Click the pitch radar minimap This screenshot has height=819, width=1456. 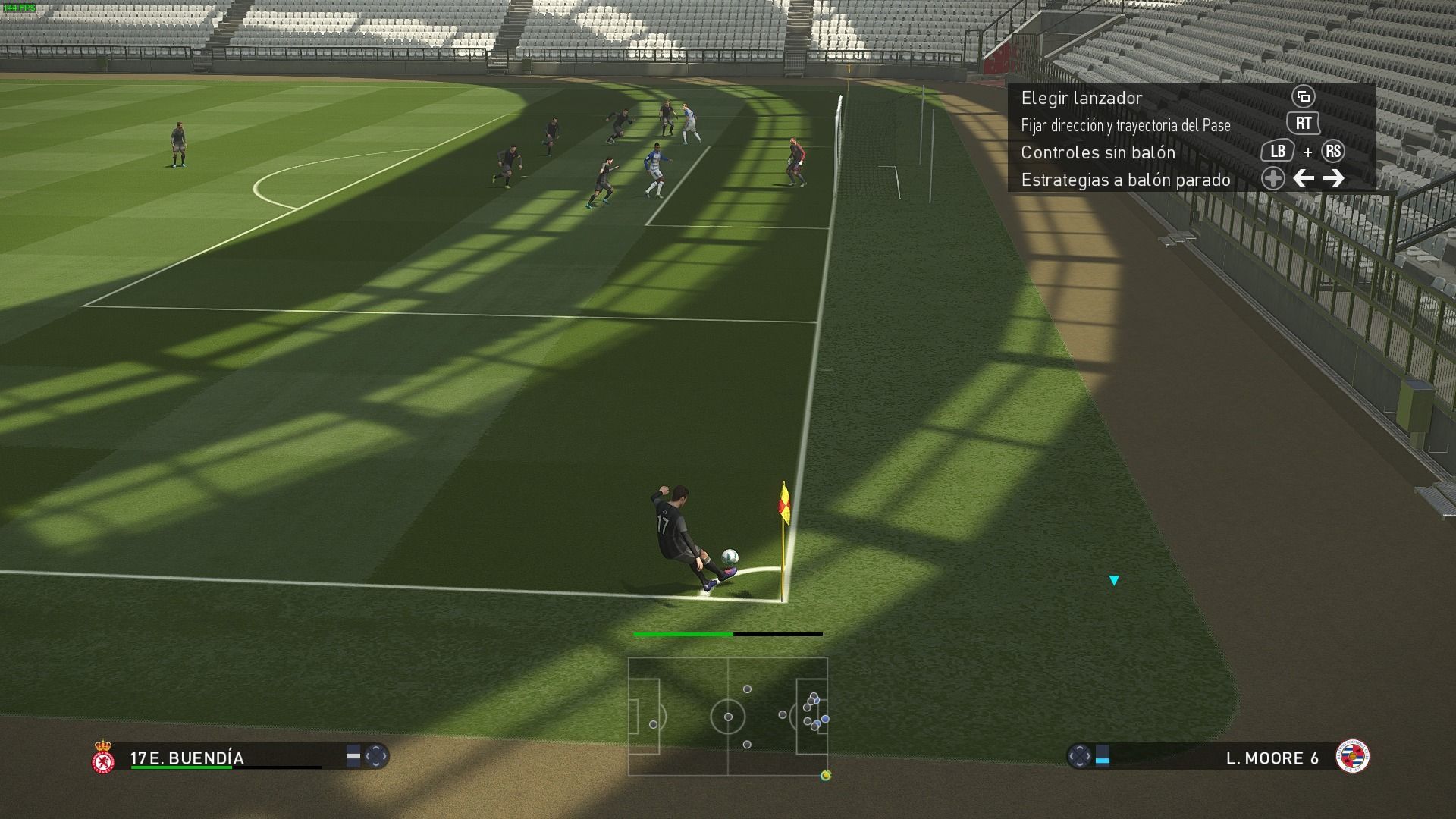tap(728, 716)
